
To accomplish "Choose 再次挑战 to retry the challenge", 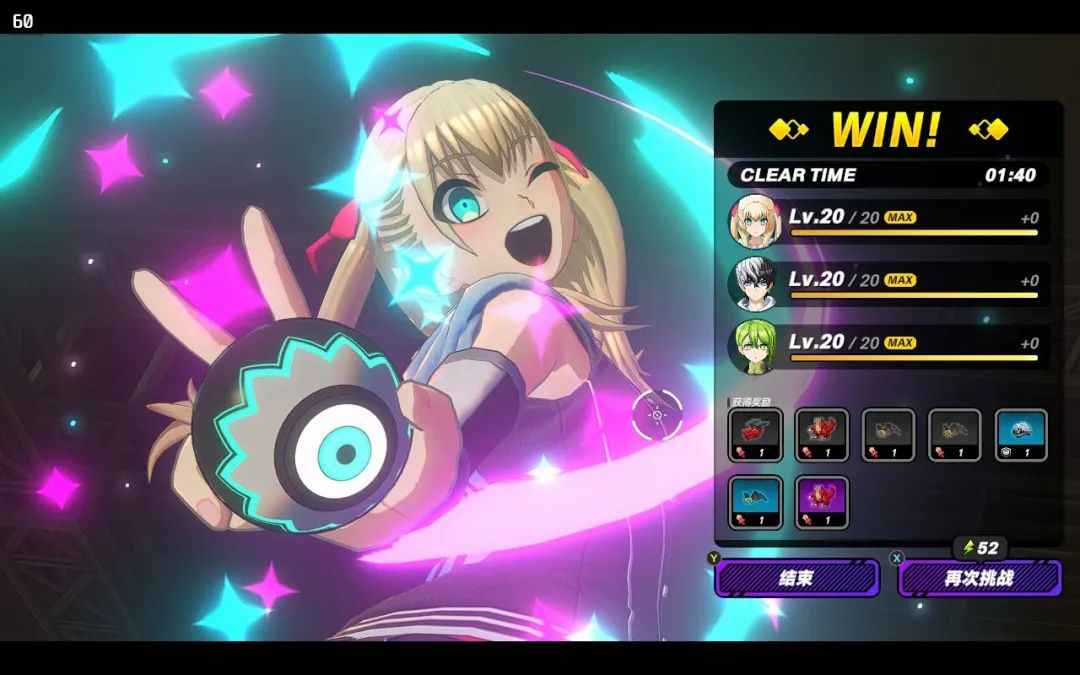I will tap(979, 578).
